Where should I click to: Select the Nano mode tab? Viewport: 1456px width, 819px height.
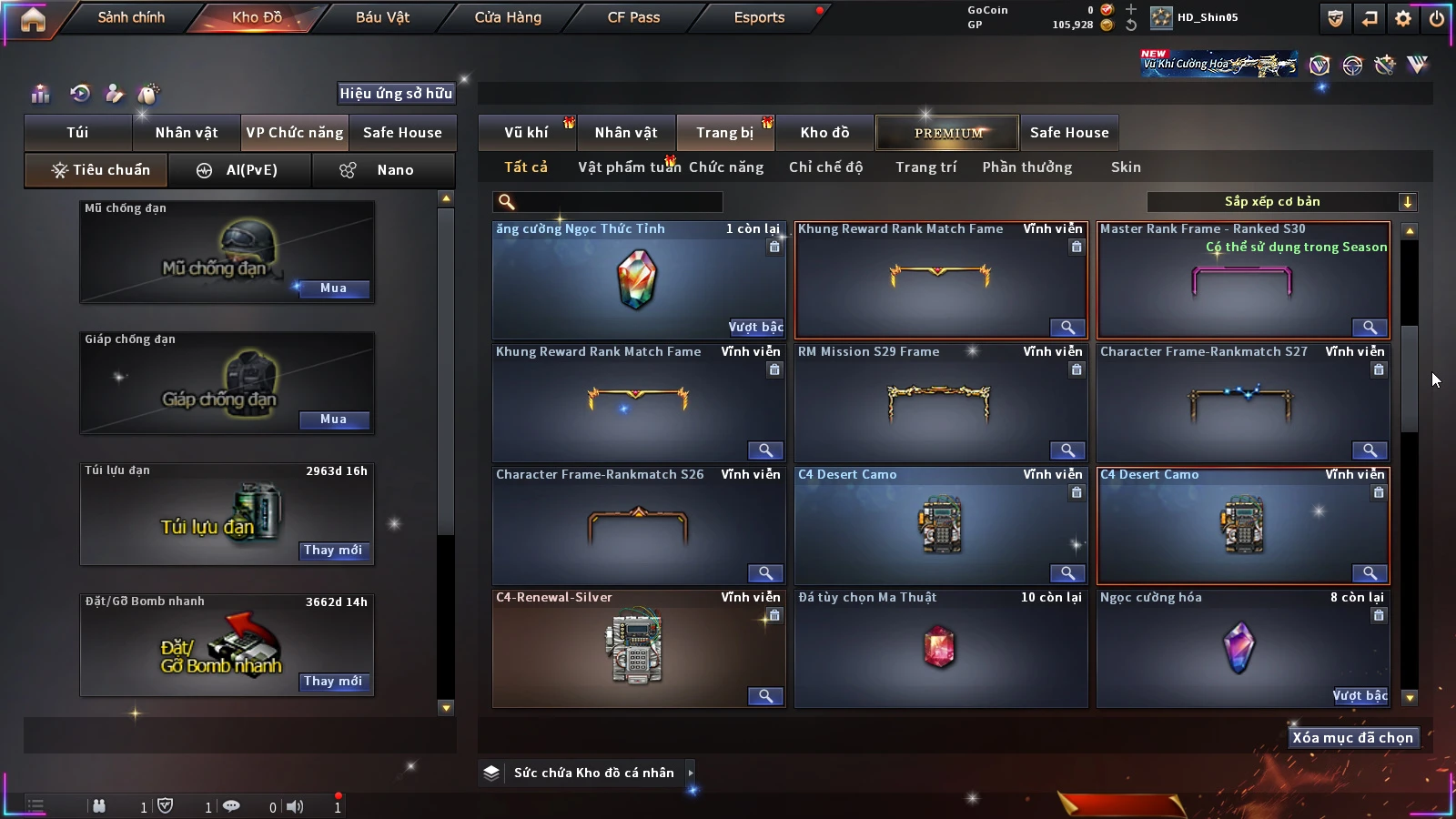(384, 170)
